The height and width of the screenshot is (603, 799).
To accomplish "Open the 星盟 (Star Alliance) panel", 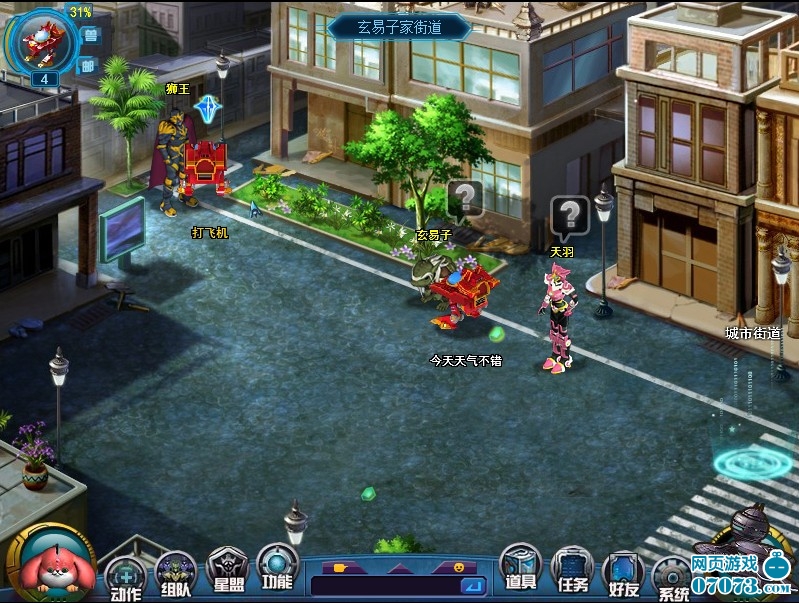I will [x=227, y=571].
